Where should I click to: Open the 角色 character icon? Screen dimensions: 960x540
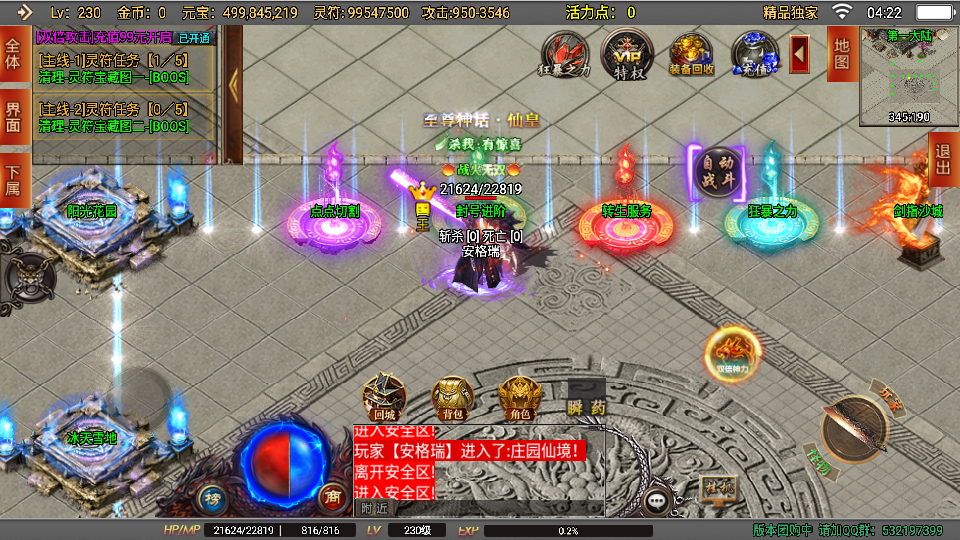(518, 397)
